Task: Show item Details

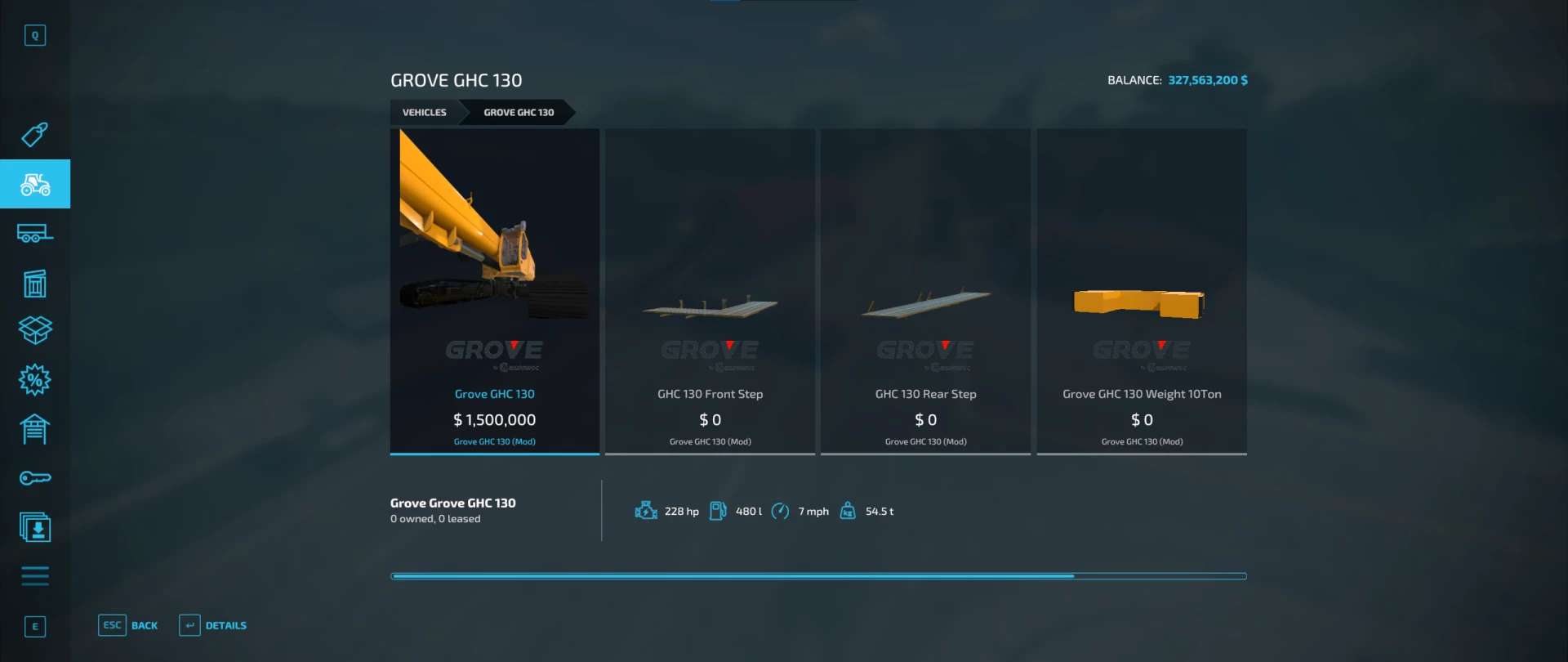Action: pyautogui.click(x=214, y=626)
